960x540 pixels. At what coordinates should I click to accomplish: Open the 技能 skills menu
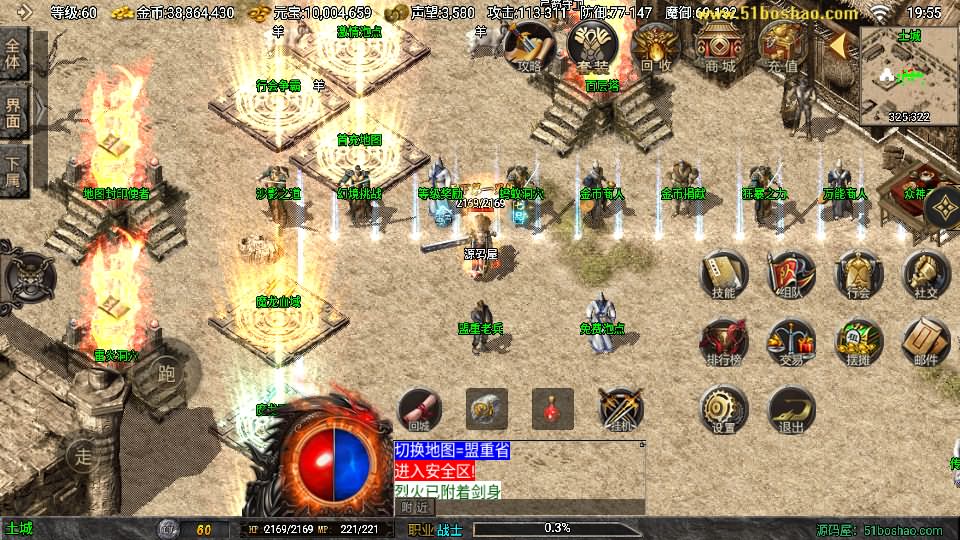(x=723, y=273)
